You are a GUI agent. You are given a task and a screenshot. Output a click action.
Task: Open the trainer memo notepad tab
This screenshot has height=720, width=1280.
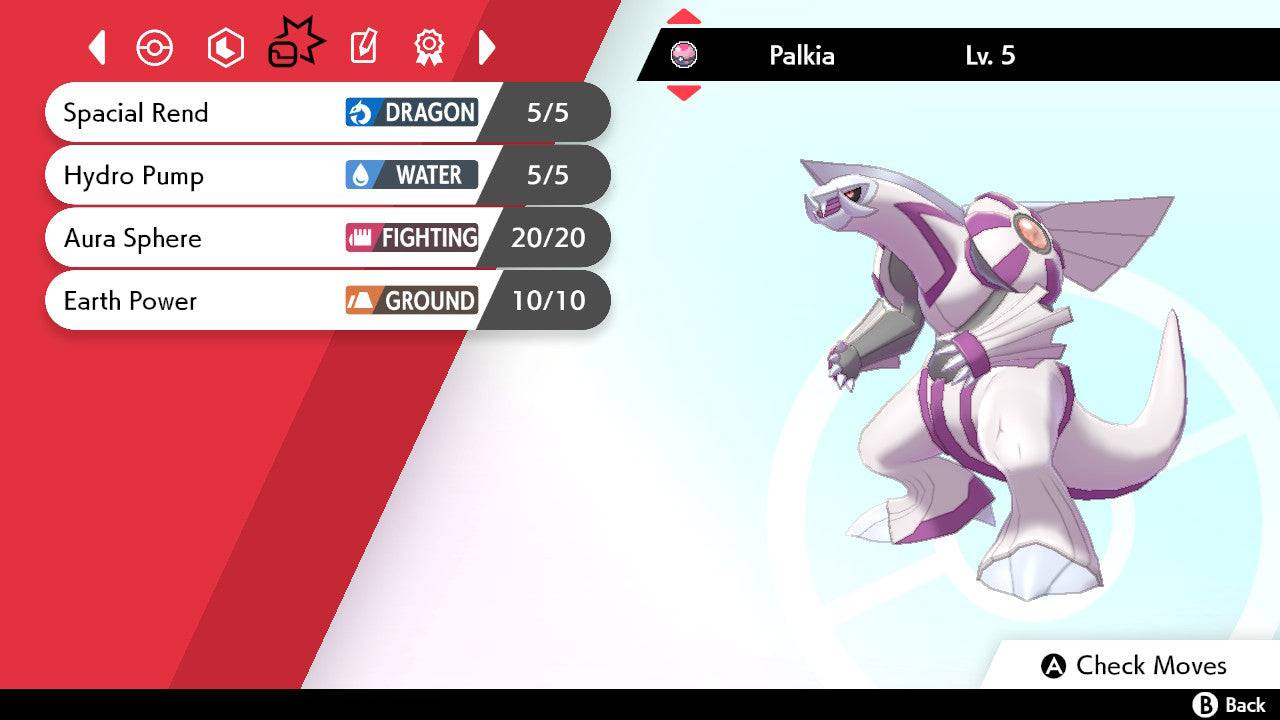click(x=363, y=47)
